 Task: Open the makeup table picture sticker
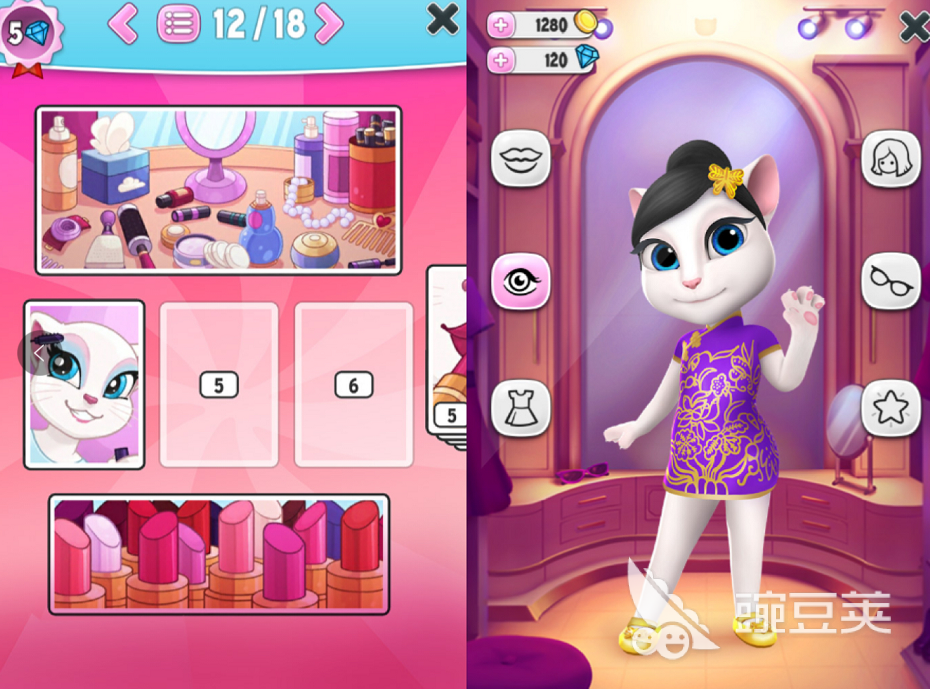219,190
